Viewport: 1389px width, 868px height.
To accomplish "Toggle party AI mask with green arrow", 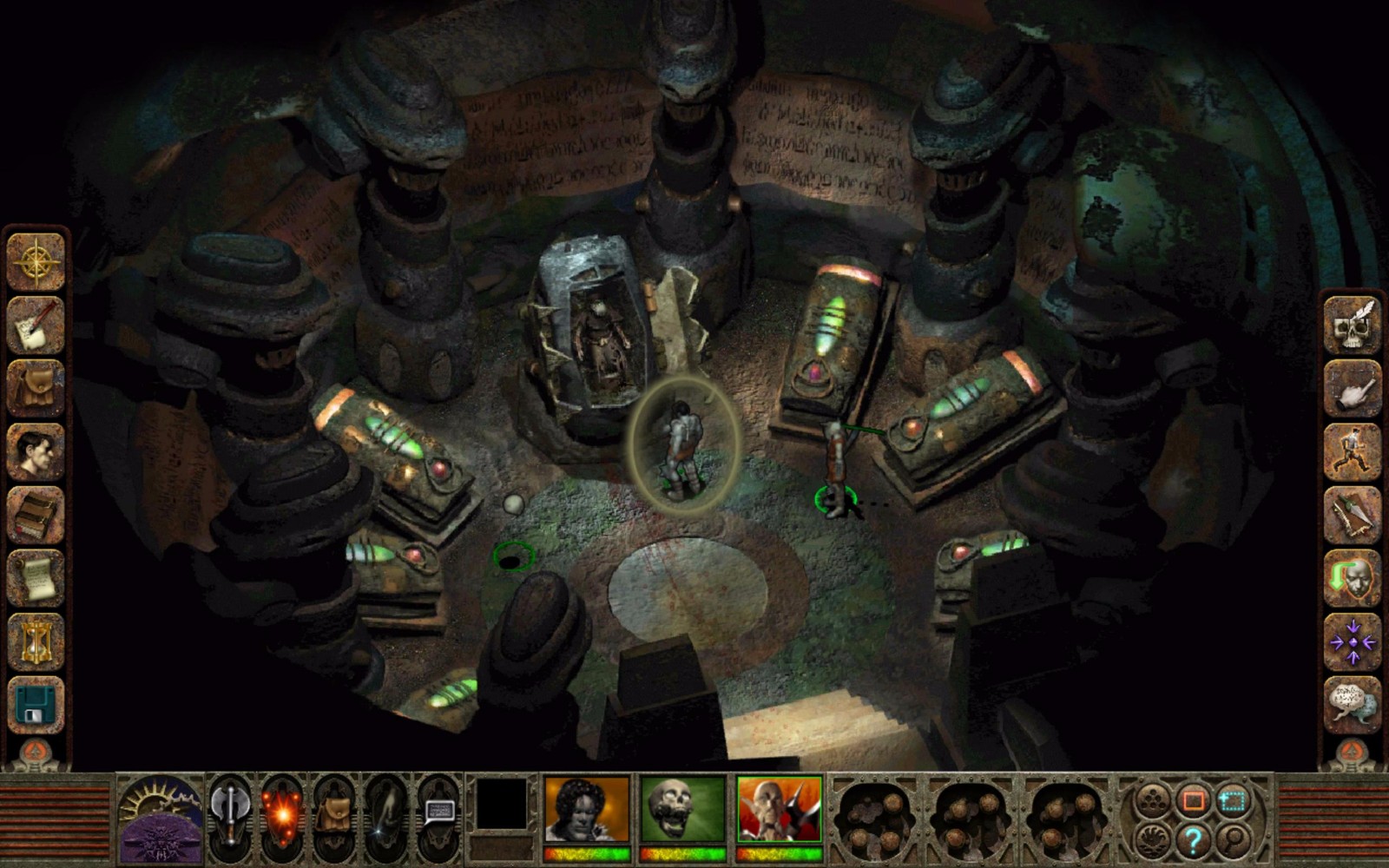I will coord(1352,578).
